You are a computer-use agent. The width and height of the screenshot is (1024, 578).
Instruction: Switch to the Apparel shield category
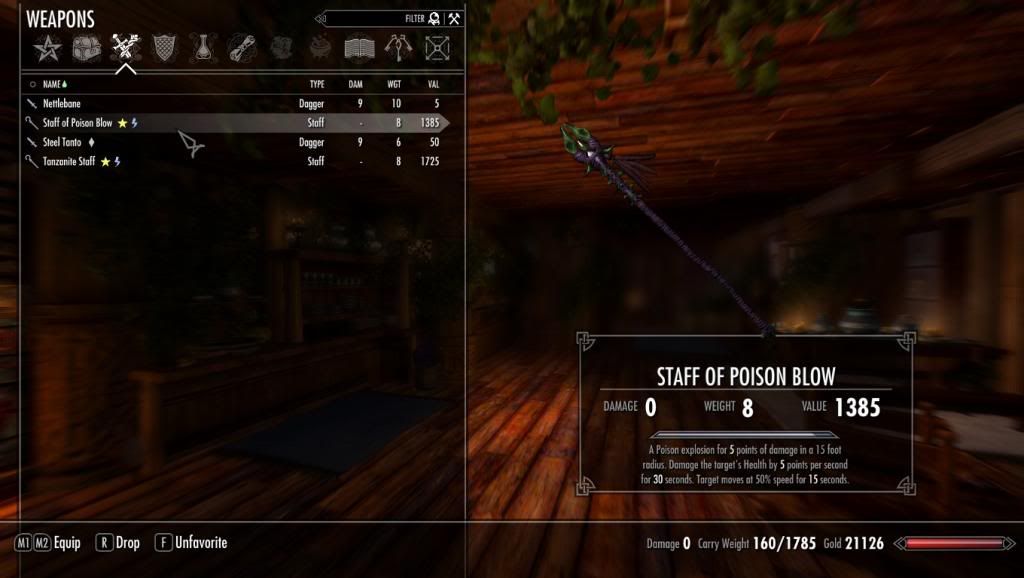point(162,46)
